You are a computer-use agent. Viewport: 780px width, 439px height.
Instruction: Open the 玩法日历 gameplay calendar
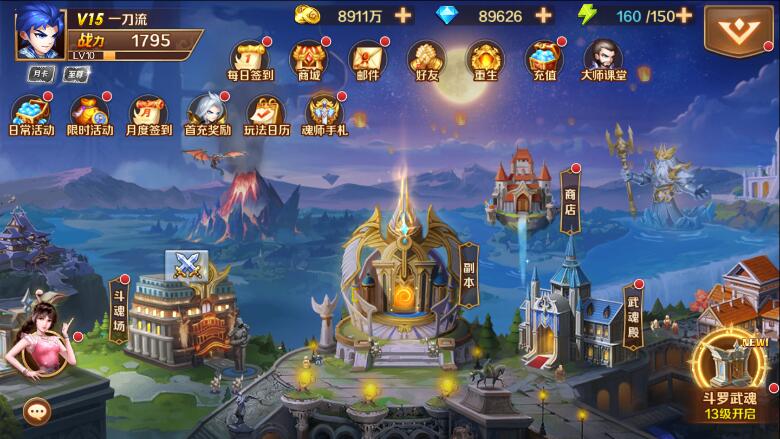tap(267, 114)
